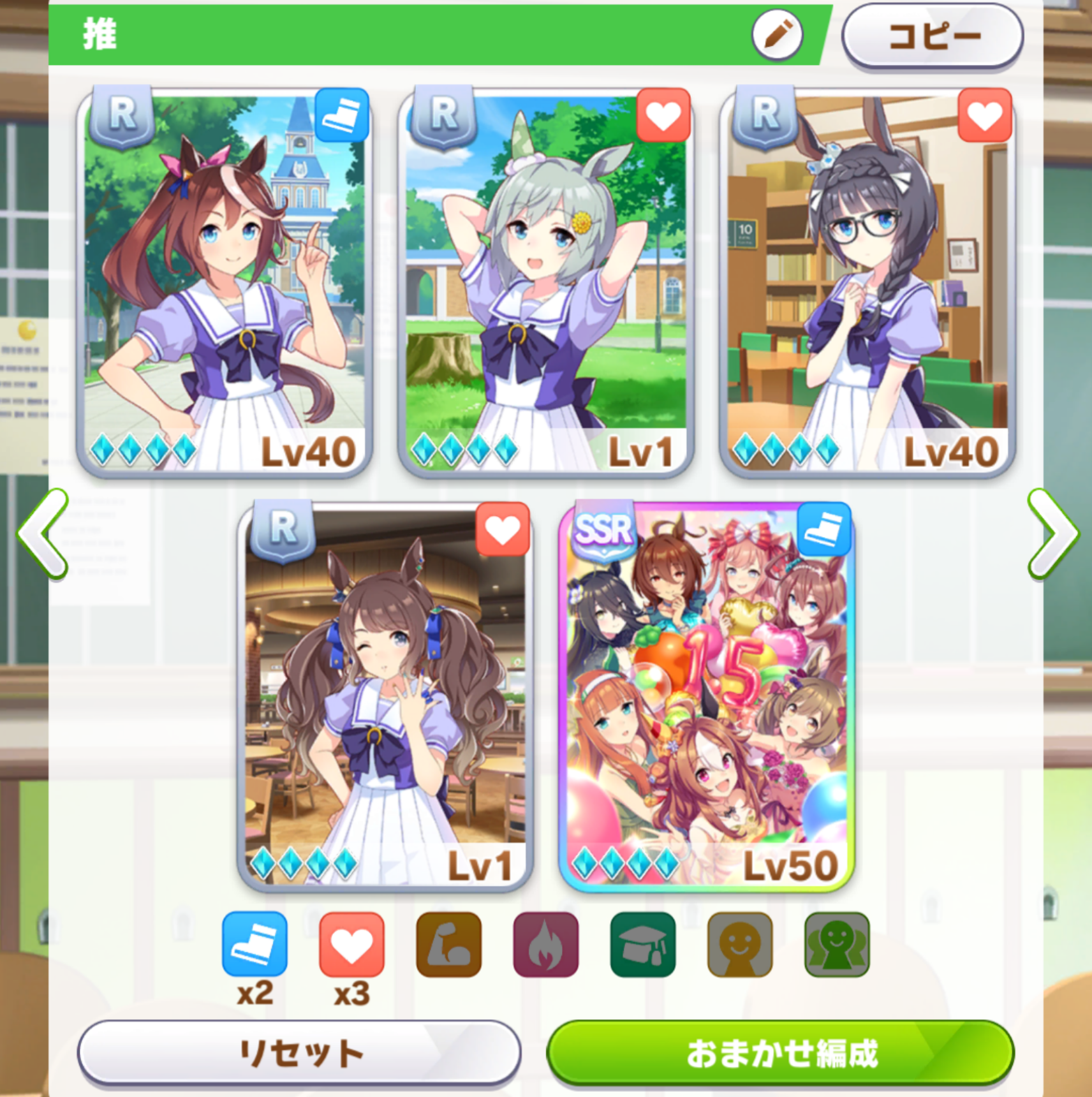The width and height of the screenshot is (1092, 1097).
Task: Filter by the flame guts icon
Action: pyautogui.click(x=545, y=944)
